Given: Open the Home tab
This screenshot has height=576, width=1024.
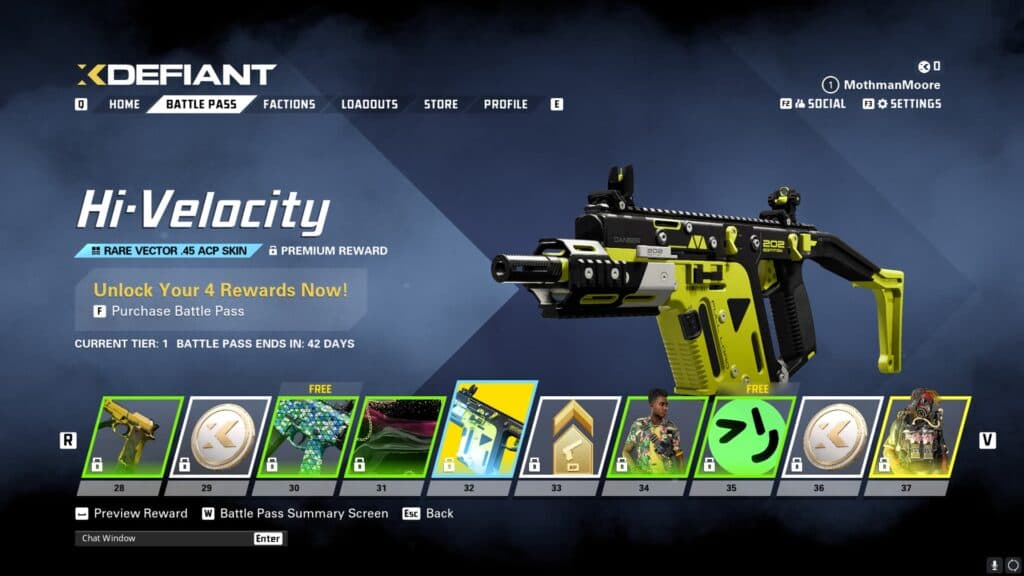Looking at the screenshot, I should [124, 104].
